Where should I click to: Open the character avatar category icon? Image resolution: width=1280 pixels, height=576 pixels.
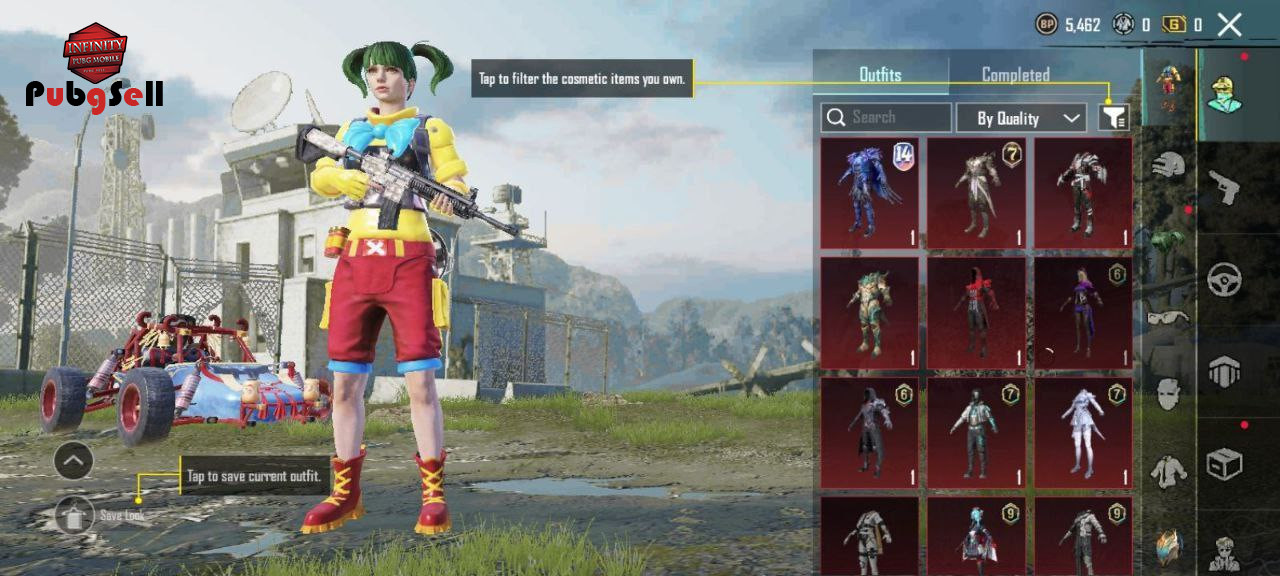[x=1224, y=93]
